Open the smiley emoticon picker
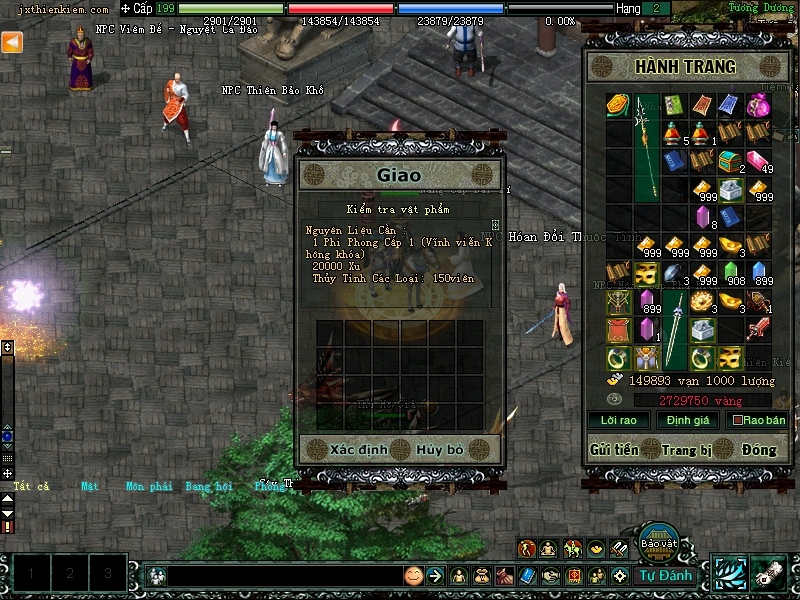The height and width of the screenshot is (600, 800). click(x=413, y=576)
